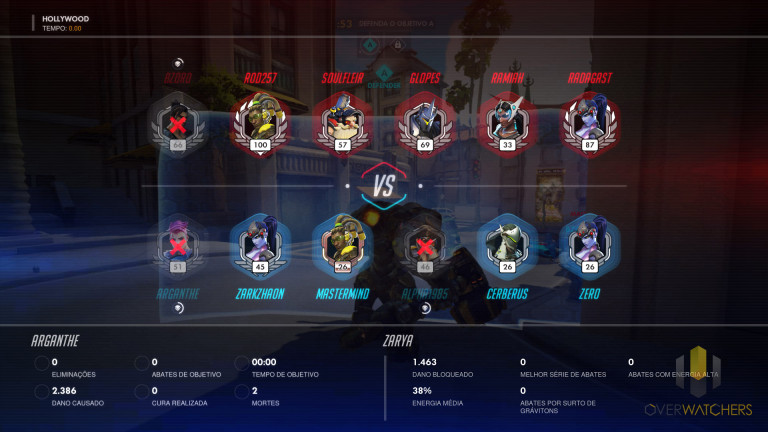The height and width of the screenshot is (432, 768).
Task: Select the eliminated red-team player's portrait
Action: 178,122
